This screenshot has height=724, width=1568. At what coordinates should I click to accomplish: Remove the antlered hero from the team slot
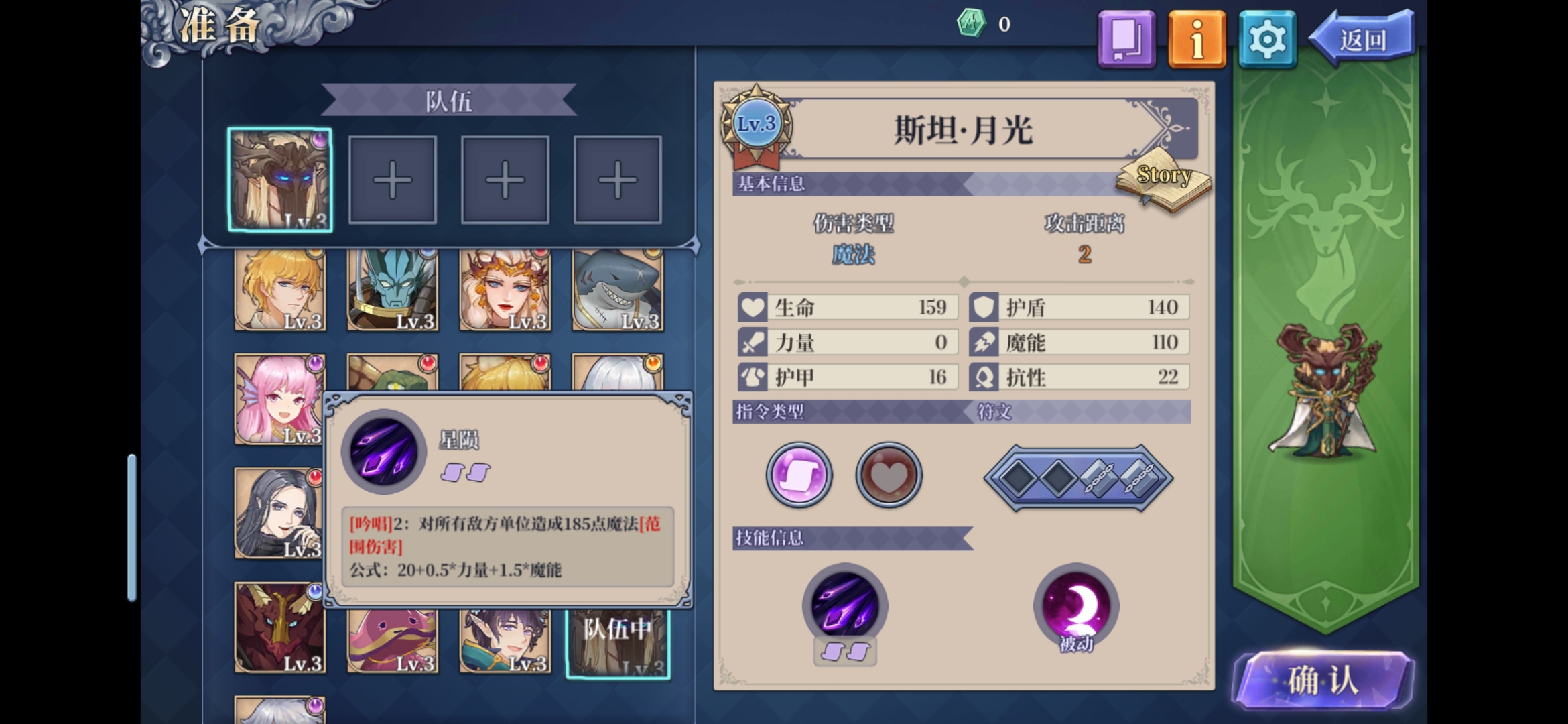[x=280, y=179]
